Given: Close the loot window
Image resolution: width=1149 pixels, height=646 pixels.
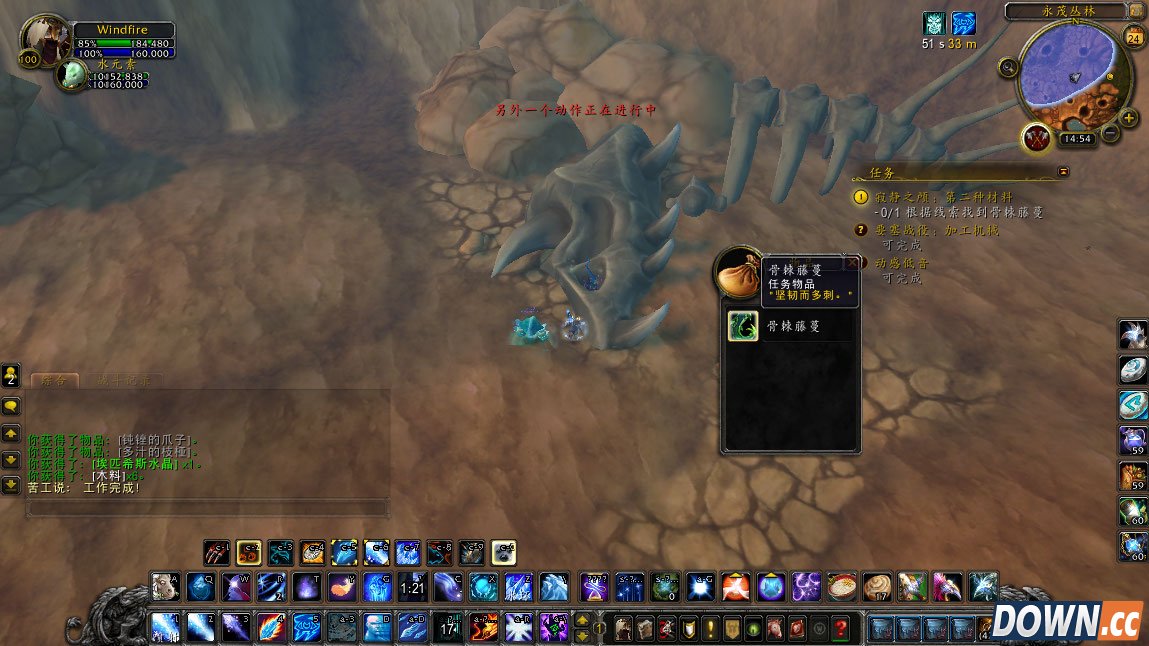Looking at the screenshot, I should [851, 264].
